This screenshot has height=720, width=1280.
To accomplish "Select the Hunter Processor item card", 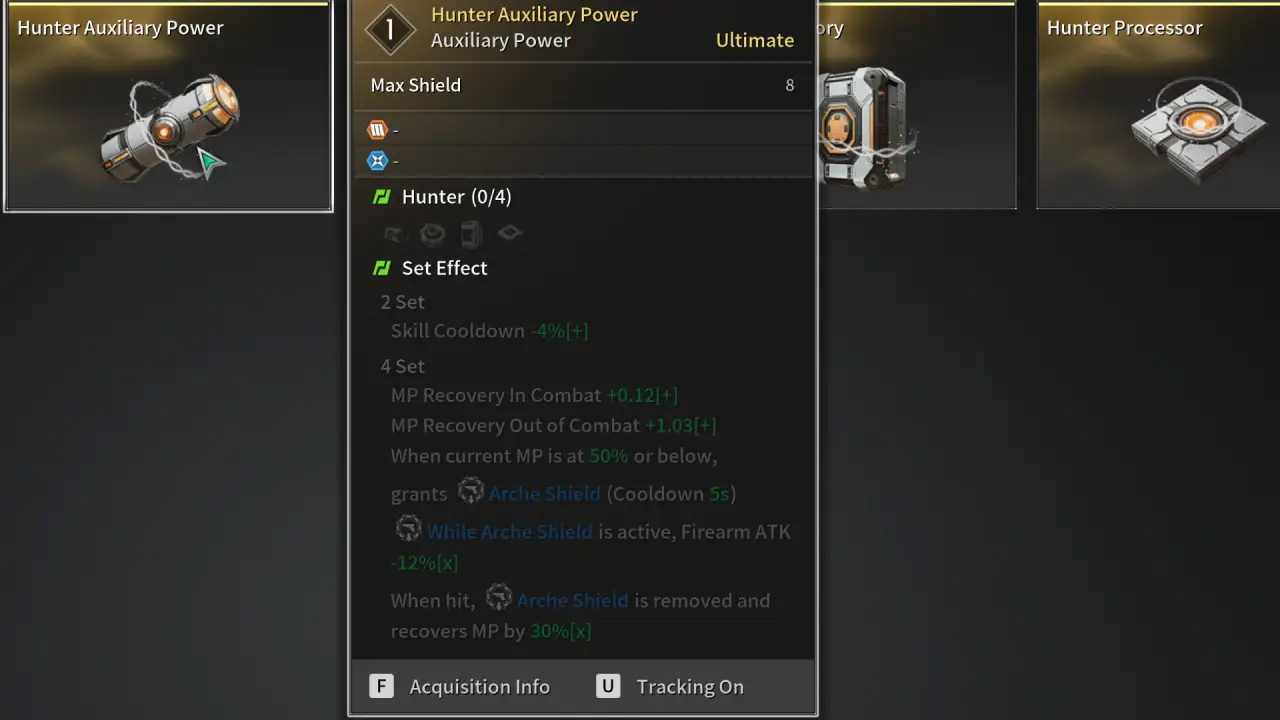I will (1158, 107).
